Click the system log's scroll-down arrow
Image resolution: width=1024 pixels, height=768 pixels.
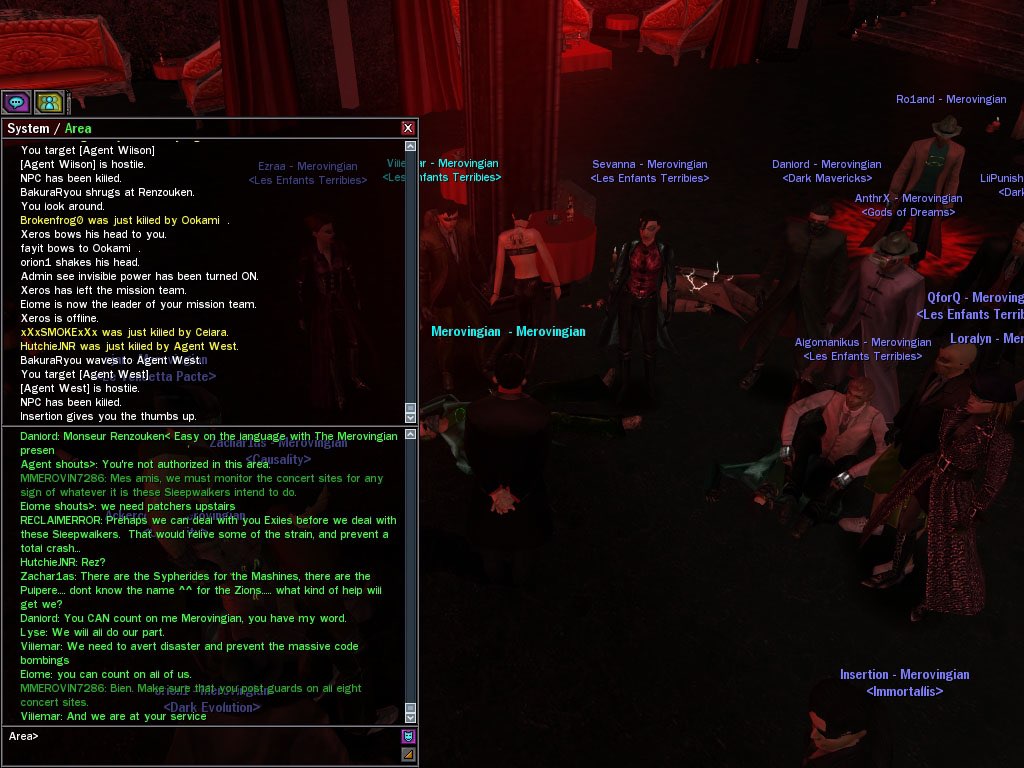(410, 415)
